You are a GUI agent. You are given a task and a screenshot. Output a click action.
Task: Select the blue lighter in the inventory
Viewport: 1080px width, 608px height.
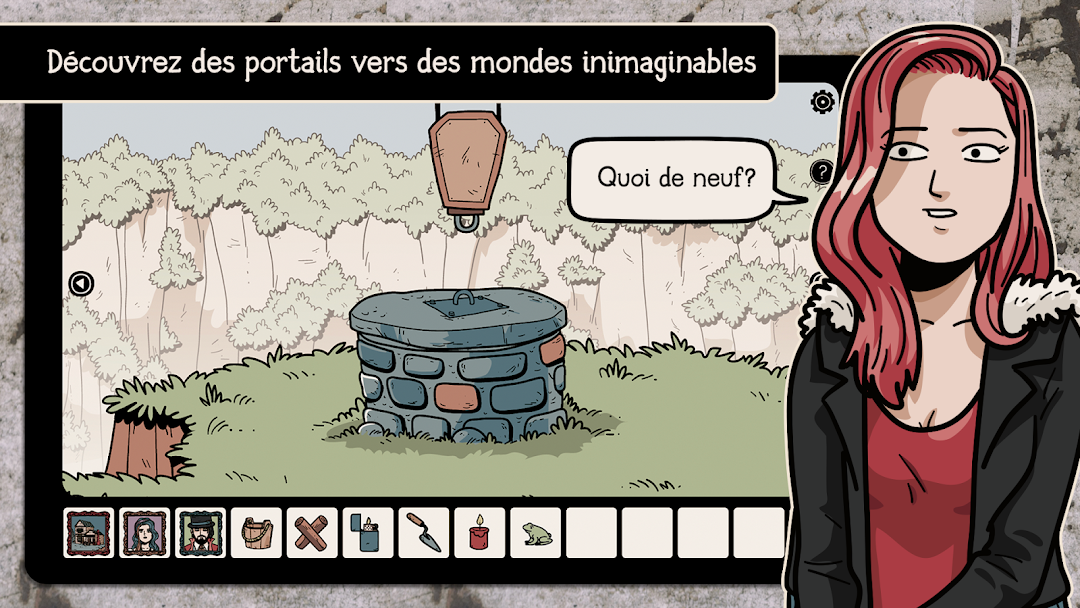click(367, 533)
